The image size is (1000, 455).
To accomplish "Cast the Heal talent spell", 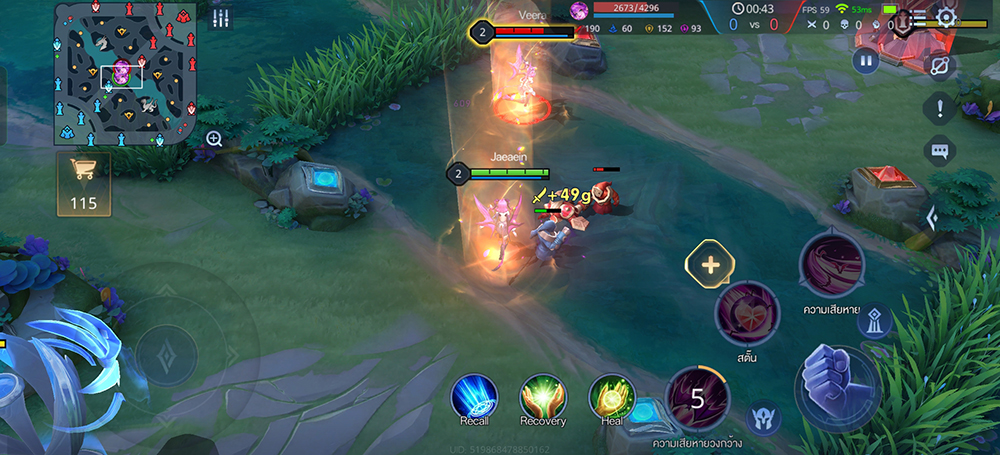I will tap(612, 397).
